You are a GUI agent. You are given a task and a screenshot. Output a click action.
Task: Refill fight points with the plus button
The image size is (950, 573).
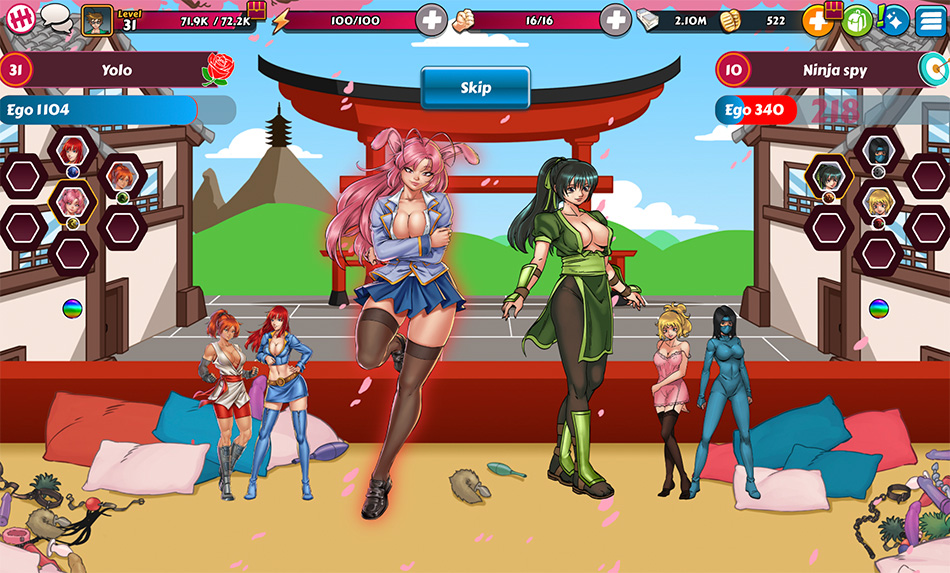point(615,20)
